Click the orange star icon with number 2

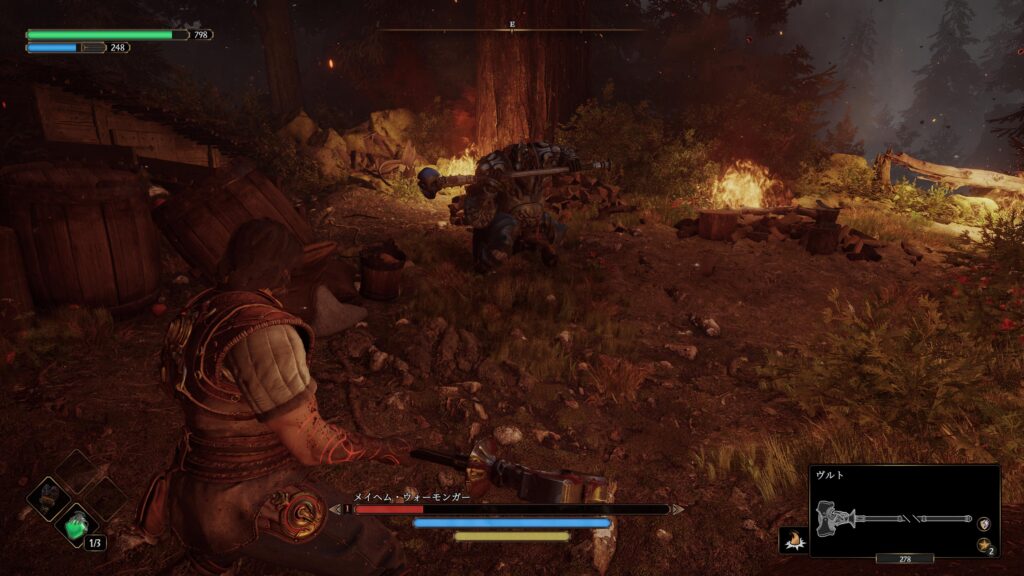click(984, 545)
